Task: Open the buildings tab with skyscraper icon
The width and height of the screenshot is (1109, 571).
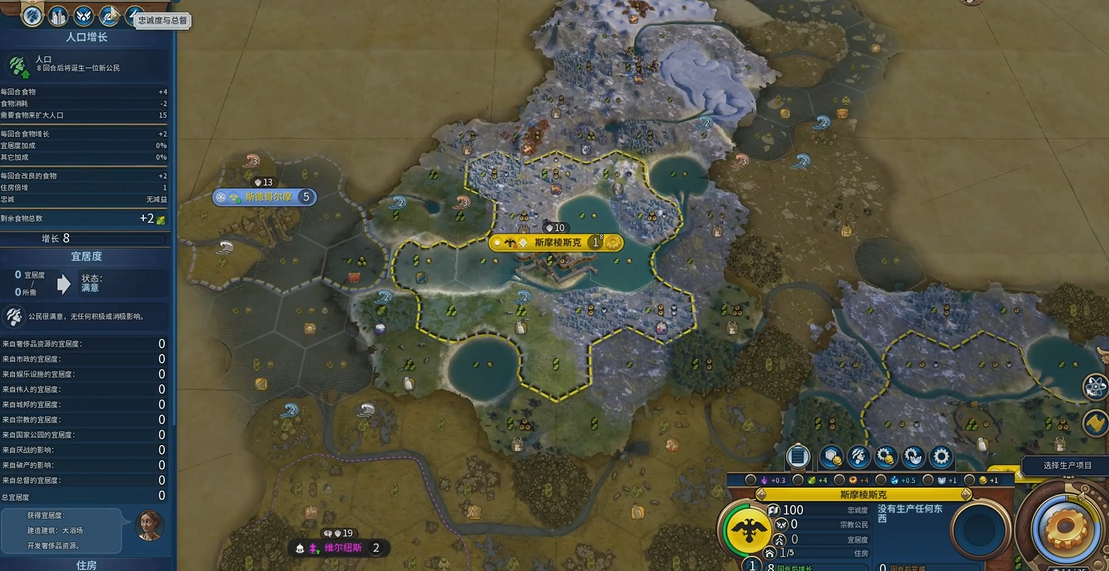Action: [58, 16]
